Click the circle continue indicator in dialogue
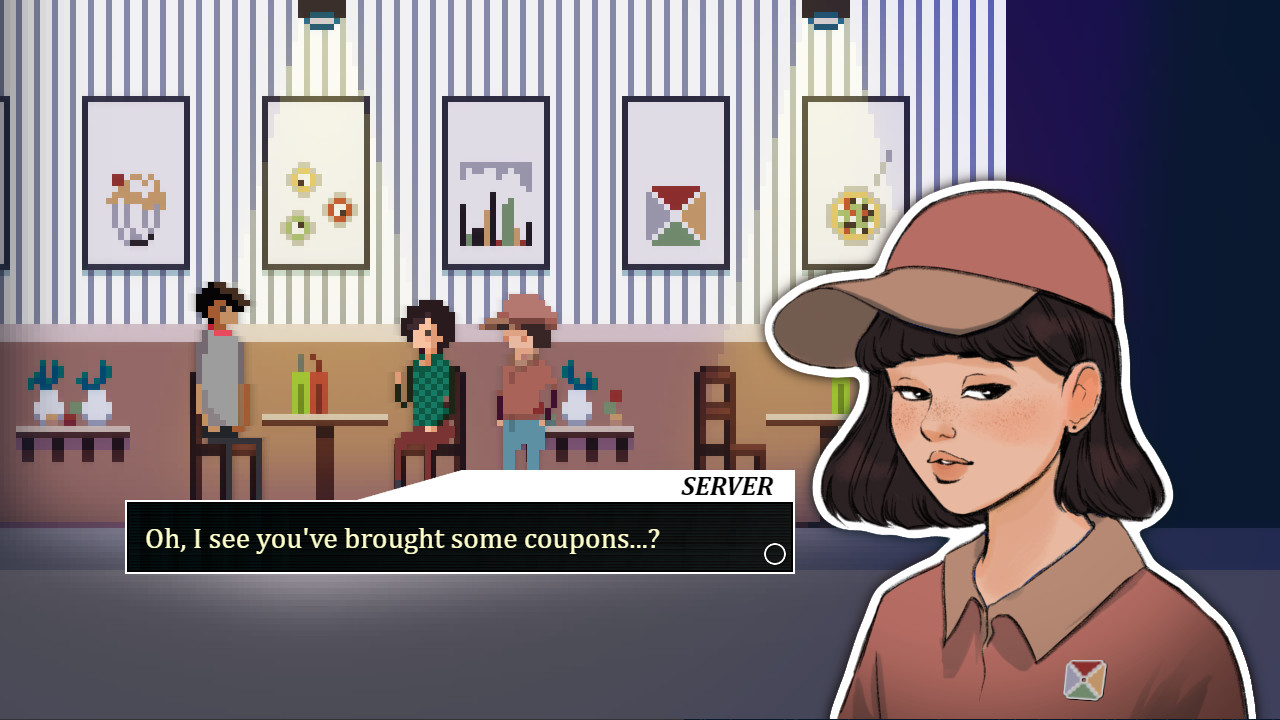Image resolution: width=1280 pixels, height=720 pixels. point(775,554)
